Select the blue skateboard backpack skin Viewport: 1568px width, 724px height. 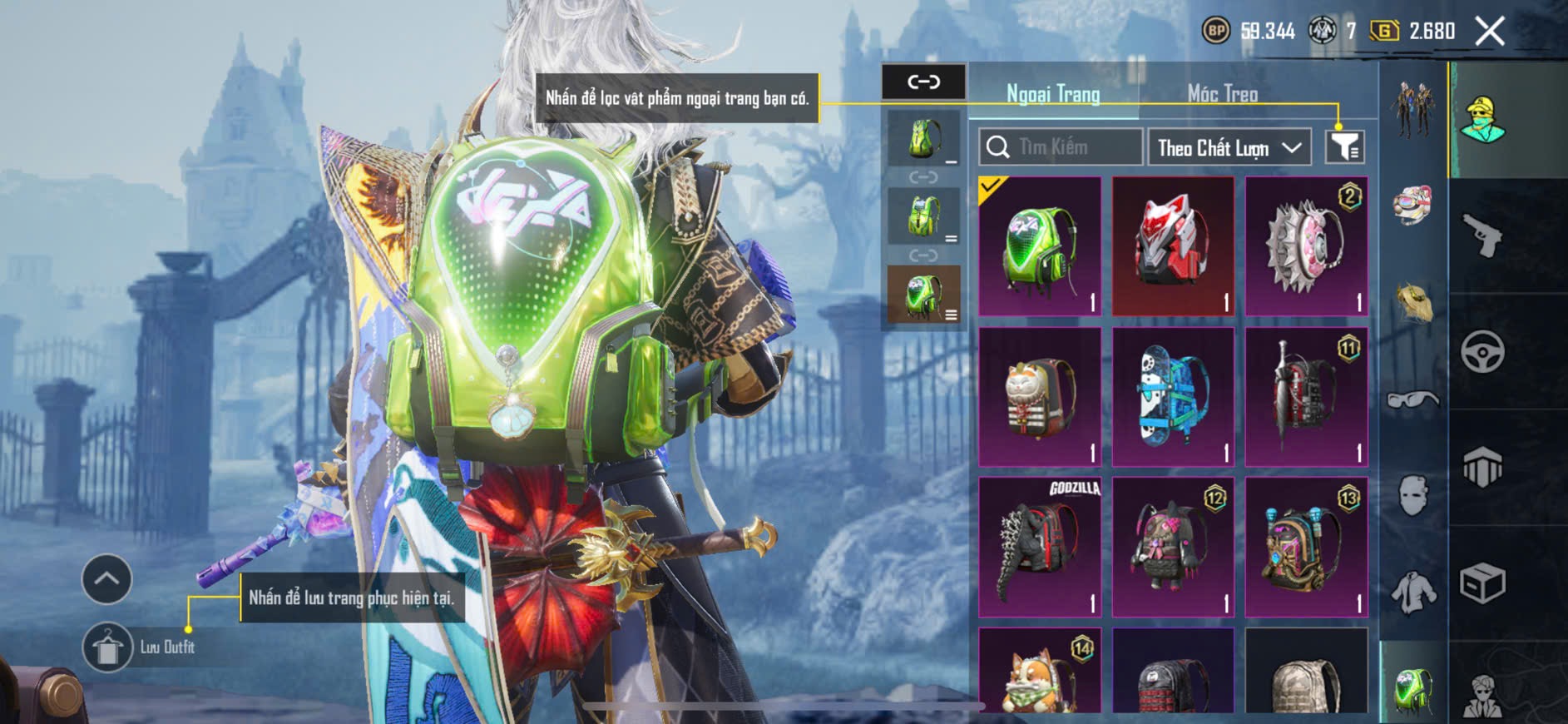(x=1173, y=397)
